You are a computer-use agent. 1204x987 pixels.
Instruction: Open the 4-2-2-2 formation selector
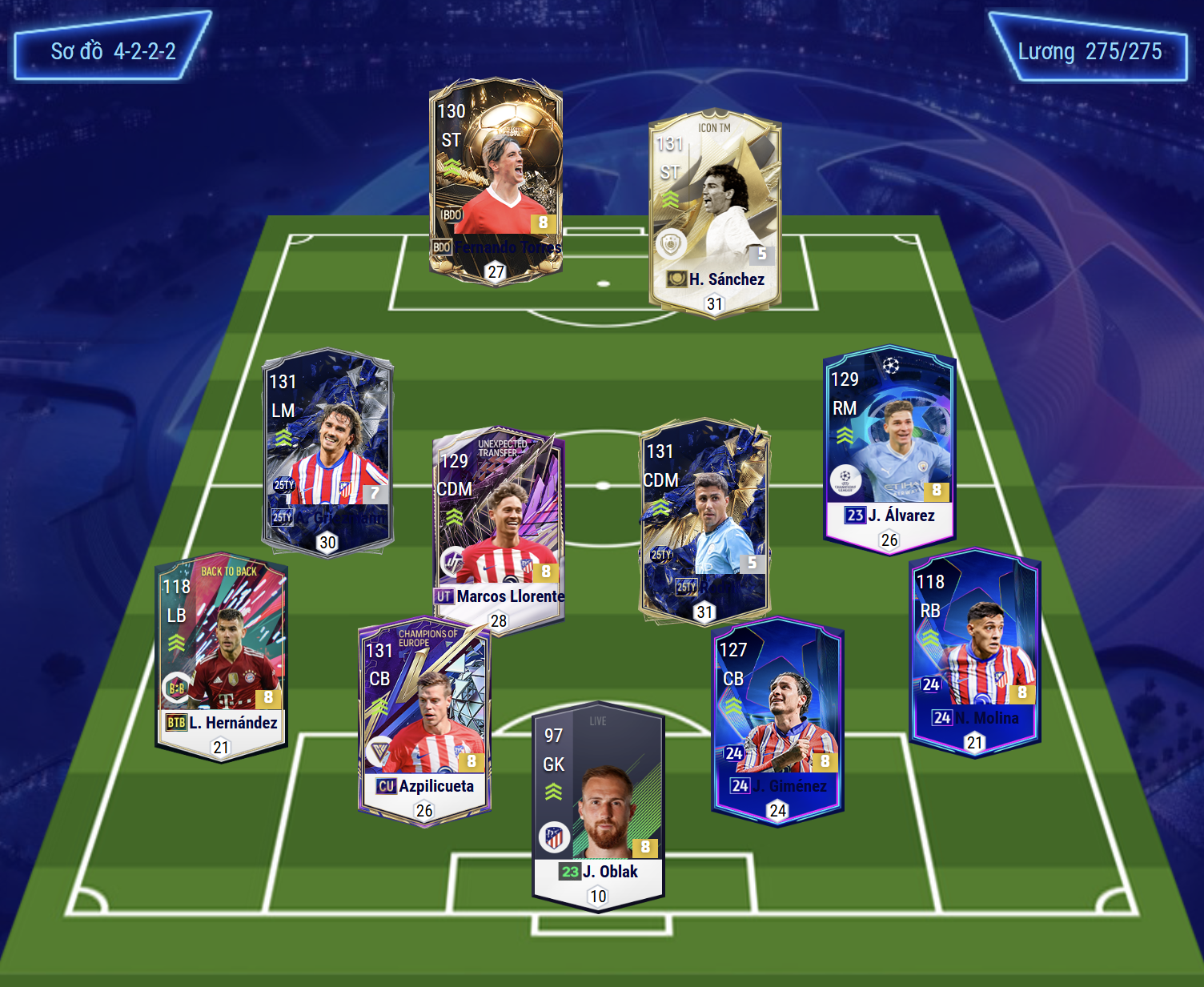113,50
